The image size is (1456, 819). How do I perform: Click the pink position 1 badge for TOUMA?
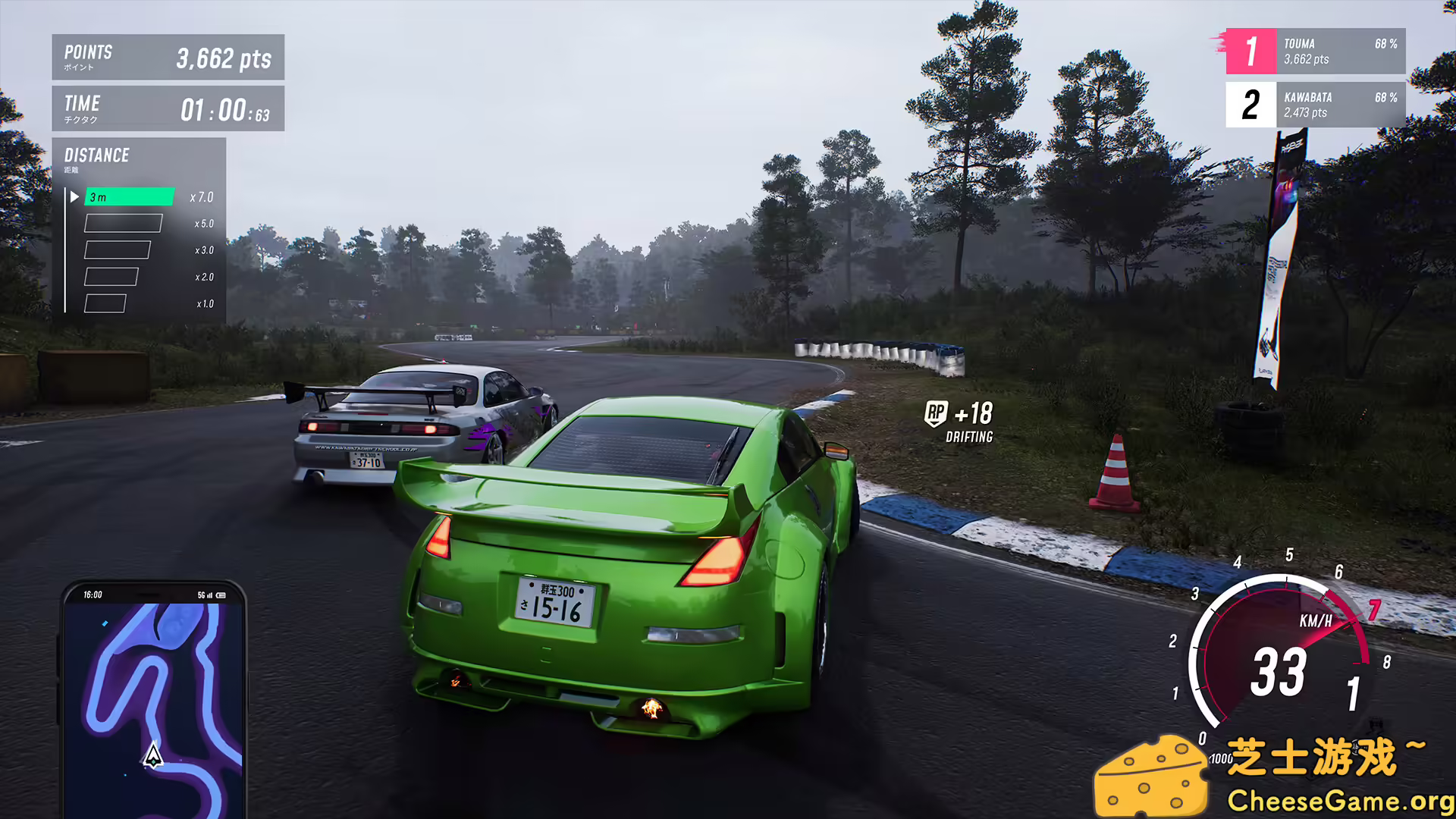[x=1250, y=51]
